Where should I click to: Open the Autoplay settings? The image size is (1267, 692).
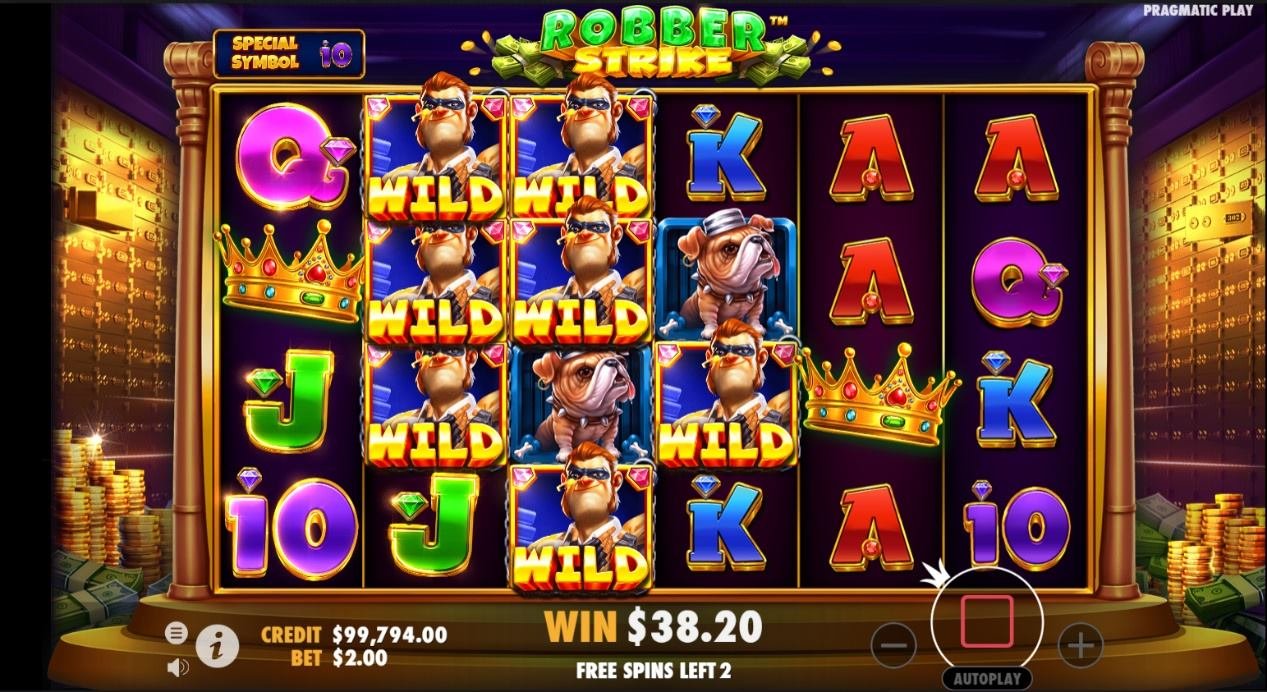[986, 678]
